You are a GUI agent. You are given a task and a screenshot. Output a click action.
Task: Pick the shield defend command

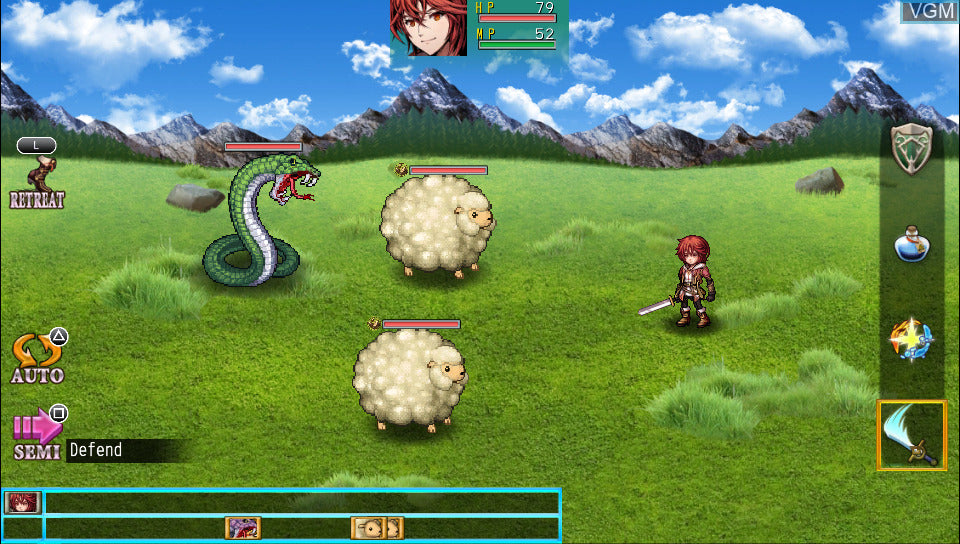pyautogui.click(x=911, y=150)
